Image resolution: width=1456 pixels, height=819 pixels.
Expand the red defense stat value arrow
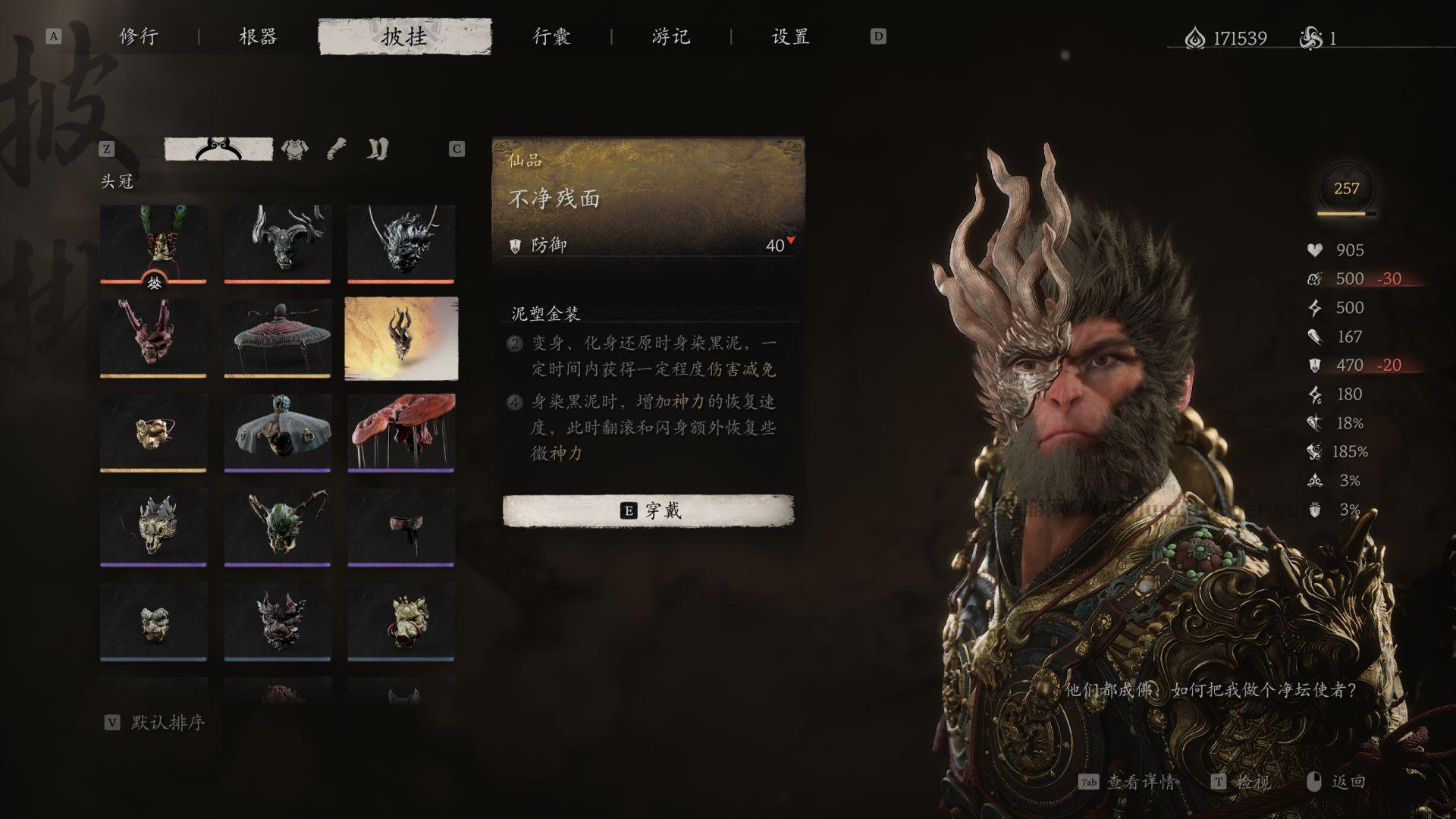[x=790, y=240]
